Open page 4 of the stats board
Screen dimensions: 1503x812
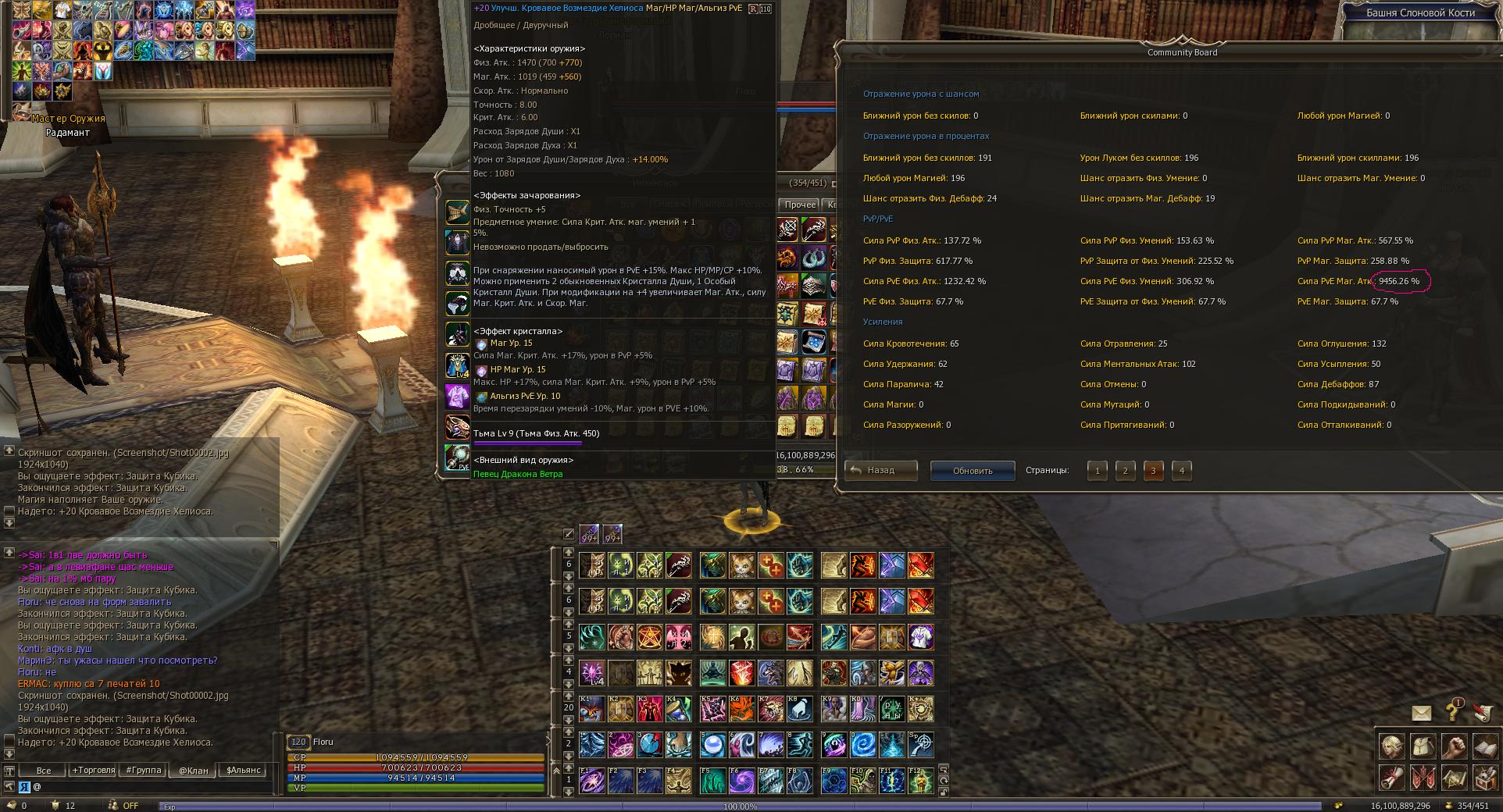(1181, 470)
